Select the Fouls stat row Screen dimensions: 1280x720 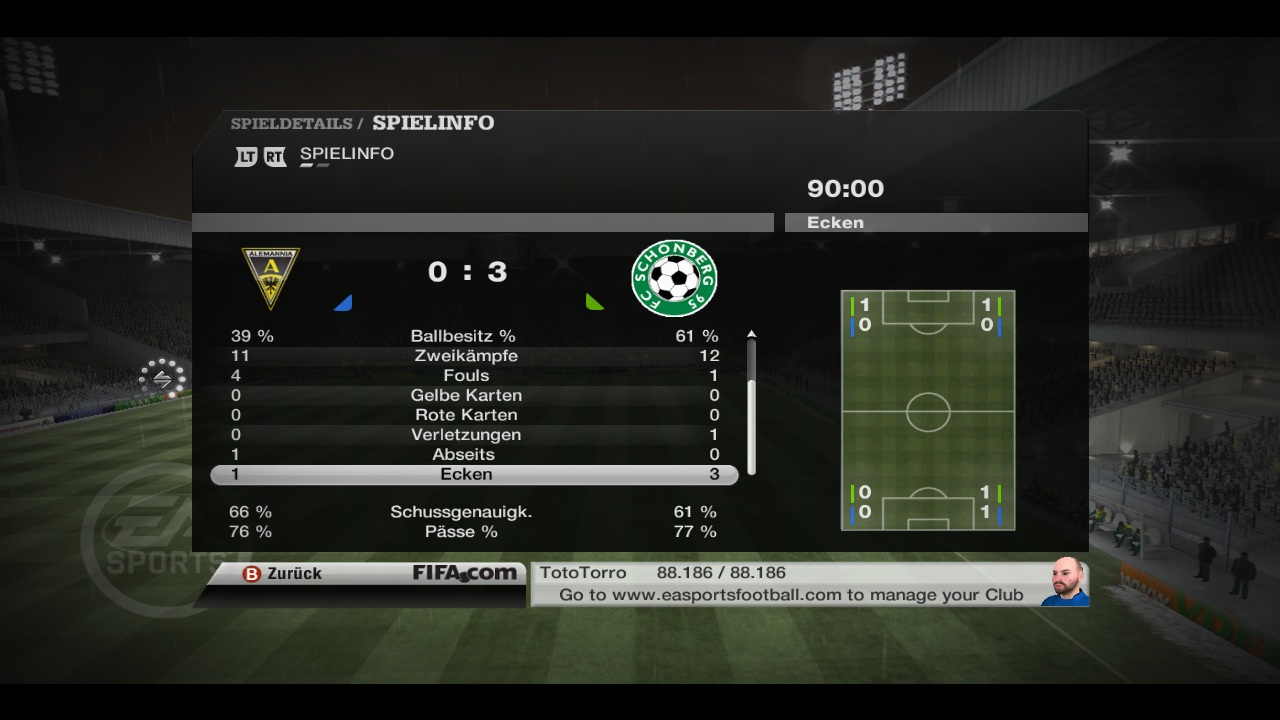[465, 376]
